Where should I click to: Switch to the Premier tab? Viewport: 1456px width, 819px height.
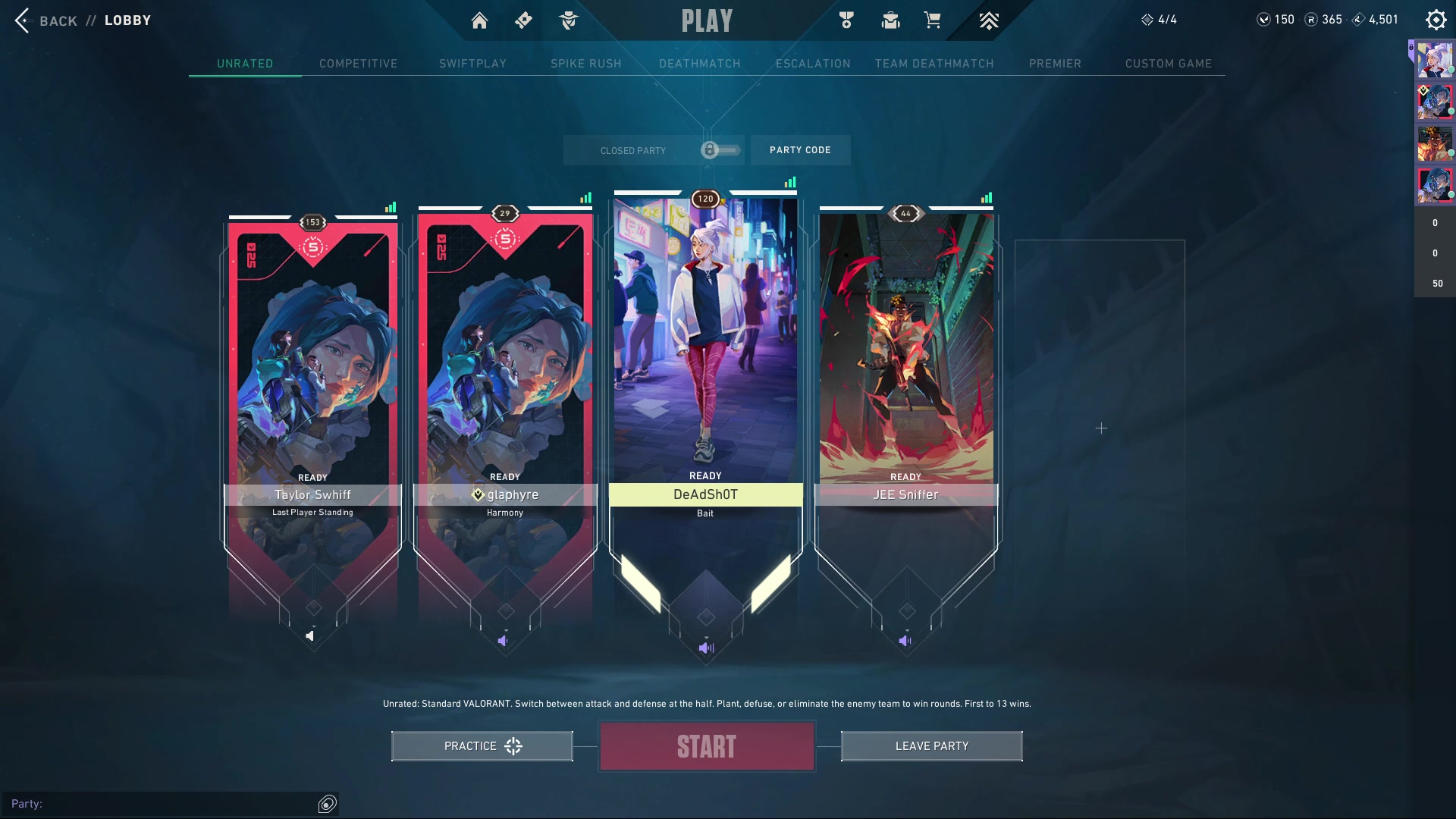click(x=1055, y=64)
